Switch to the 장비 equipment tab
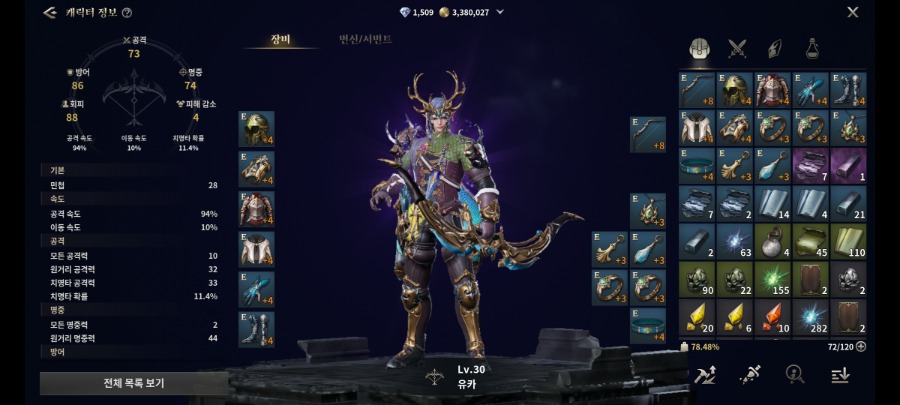Image resolution: width=900 pixels, height=405 pixels. pyautogui.click(x=280, y=40)
